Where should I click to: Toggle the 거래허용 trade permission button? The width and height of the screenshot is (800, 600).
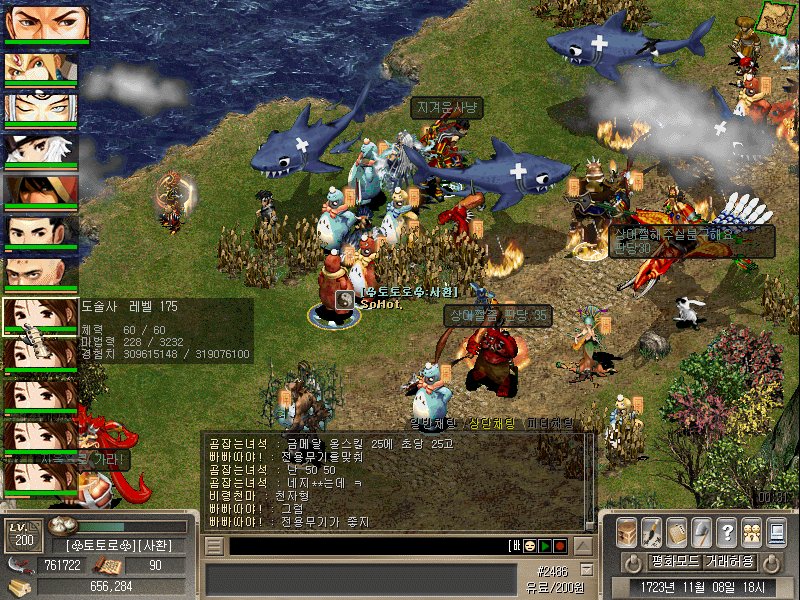730,561
